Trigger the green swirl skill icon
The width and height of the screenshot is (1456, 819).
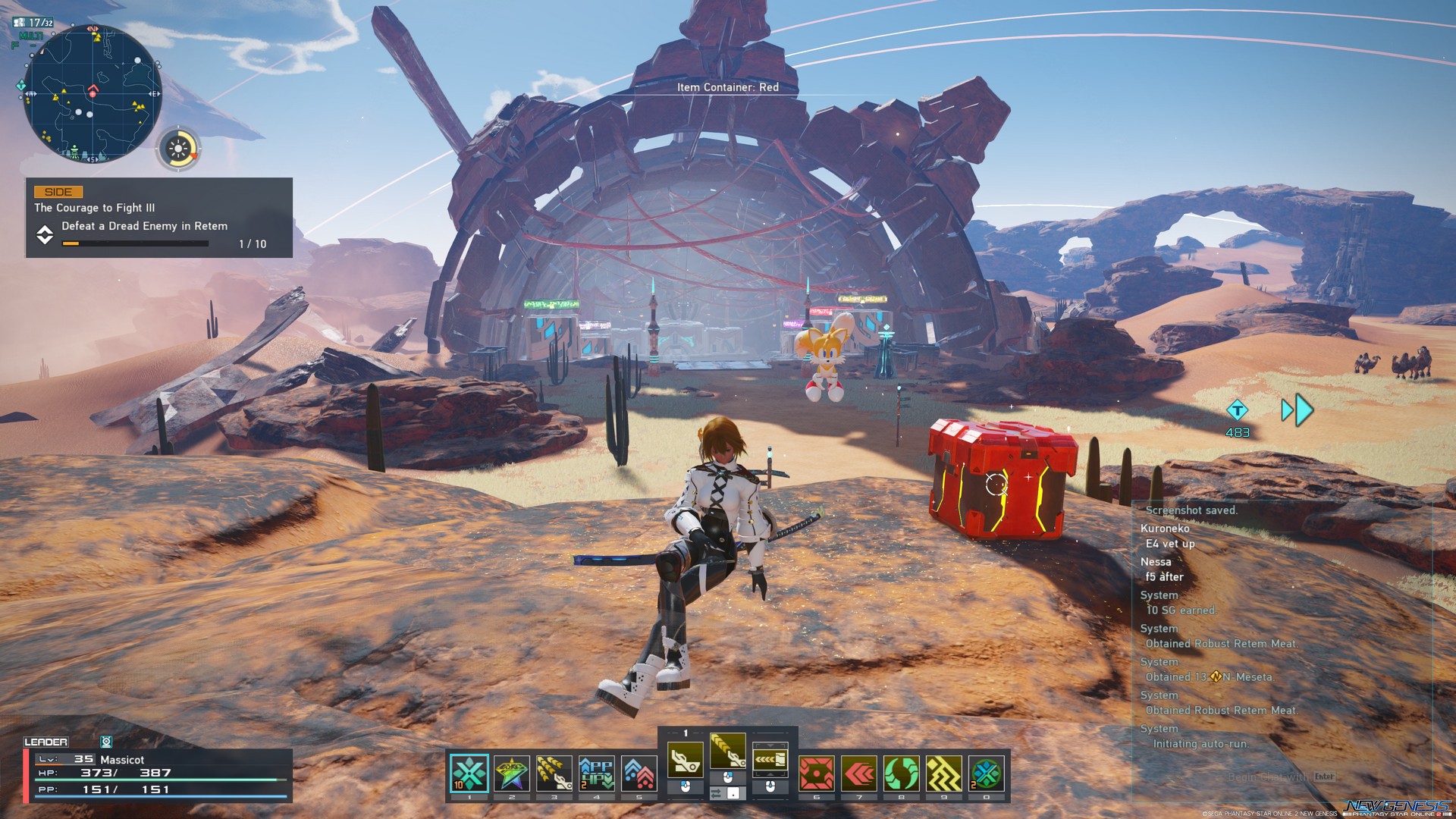(x=902, y=773)
